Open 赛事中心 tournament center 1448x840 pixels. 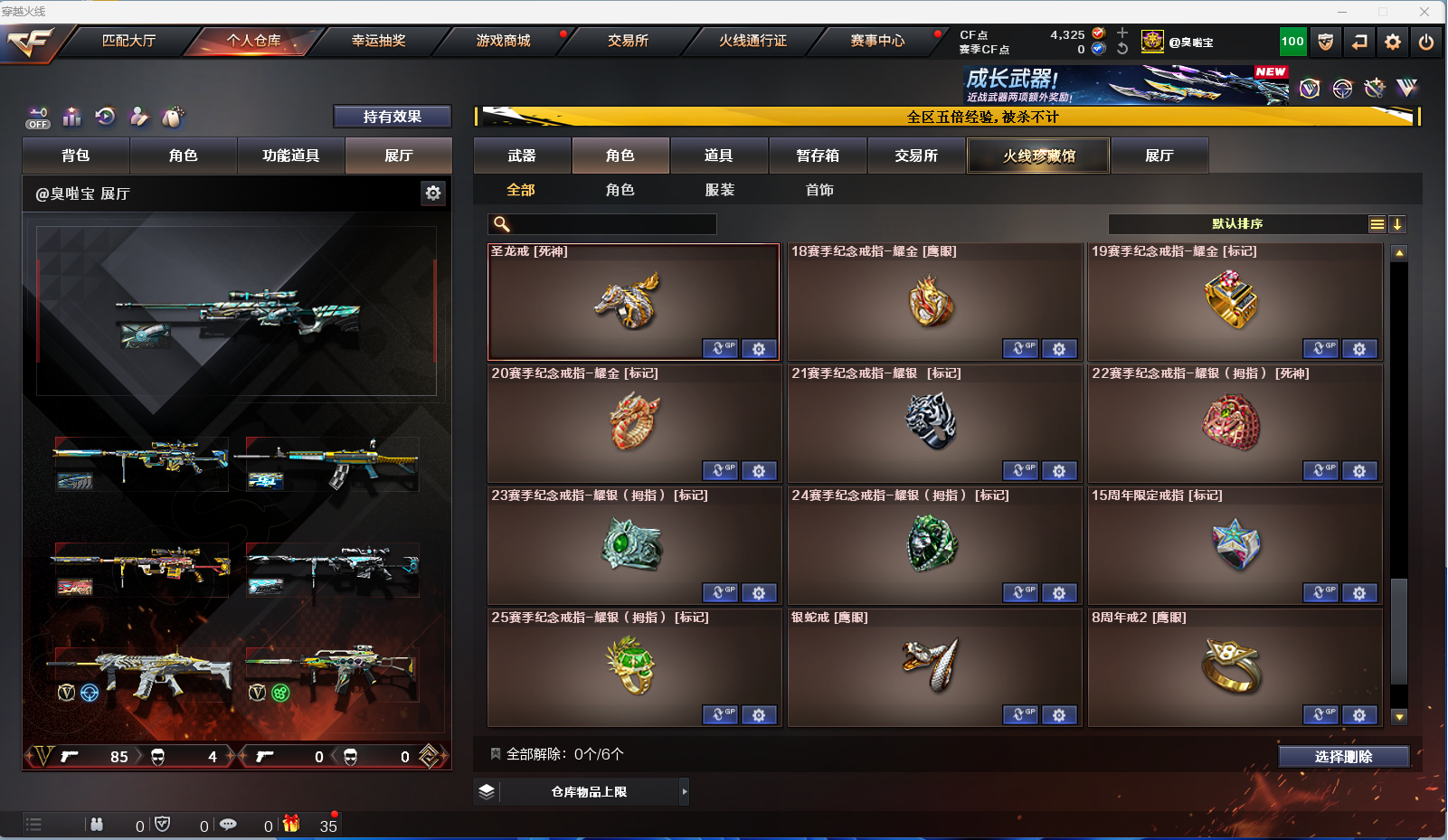876,41
